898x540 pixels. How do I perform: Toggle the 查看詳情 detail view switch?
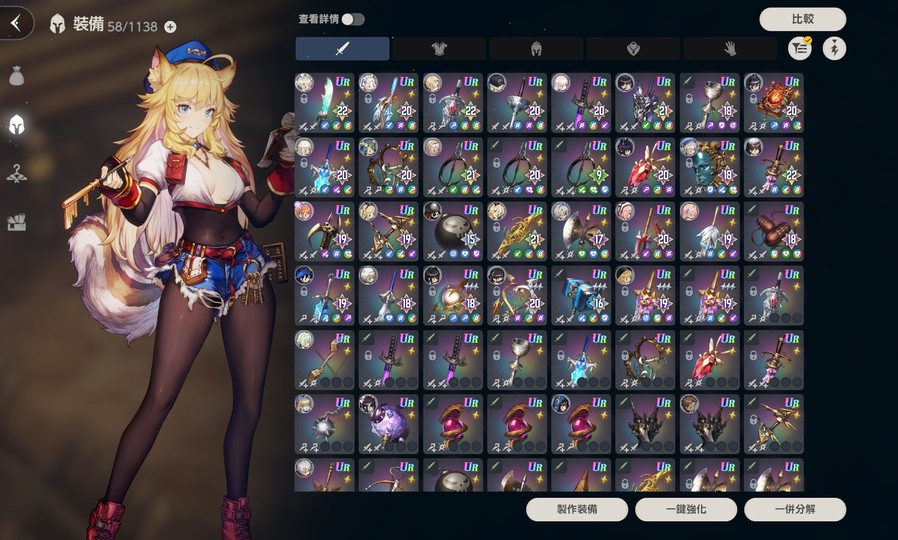coord(353,19)
